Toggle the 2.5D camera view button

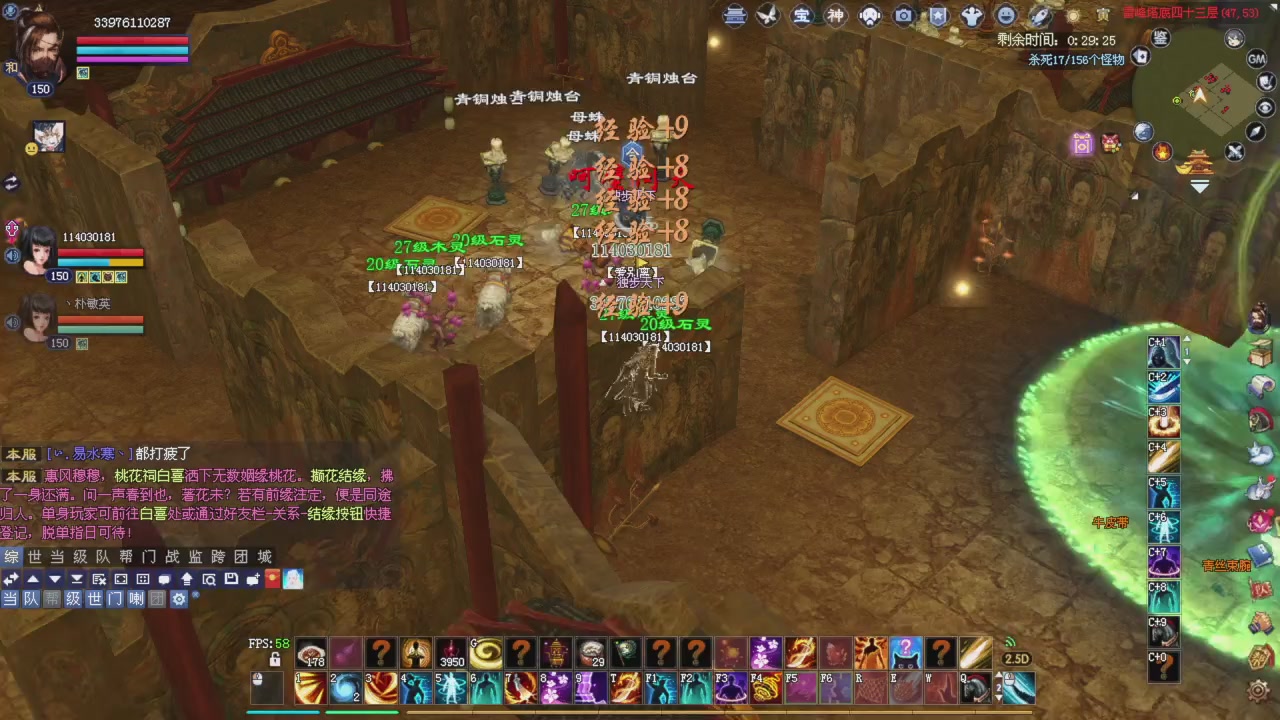pos(1016,658)
